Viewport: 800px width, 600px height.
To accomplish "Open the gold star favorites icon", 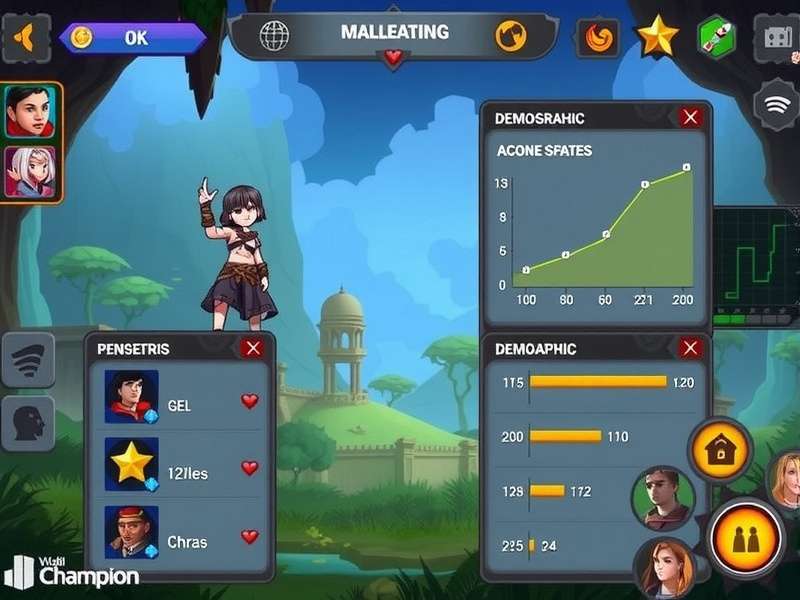I will (x=657, y=37).
